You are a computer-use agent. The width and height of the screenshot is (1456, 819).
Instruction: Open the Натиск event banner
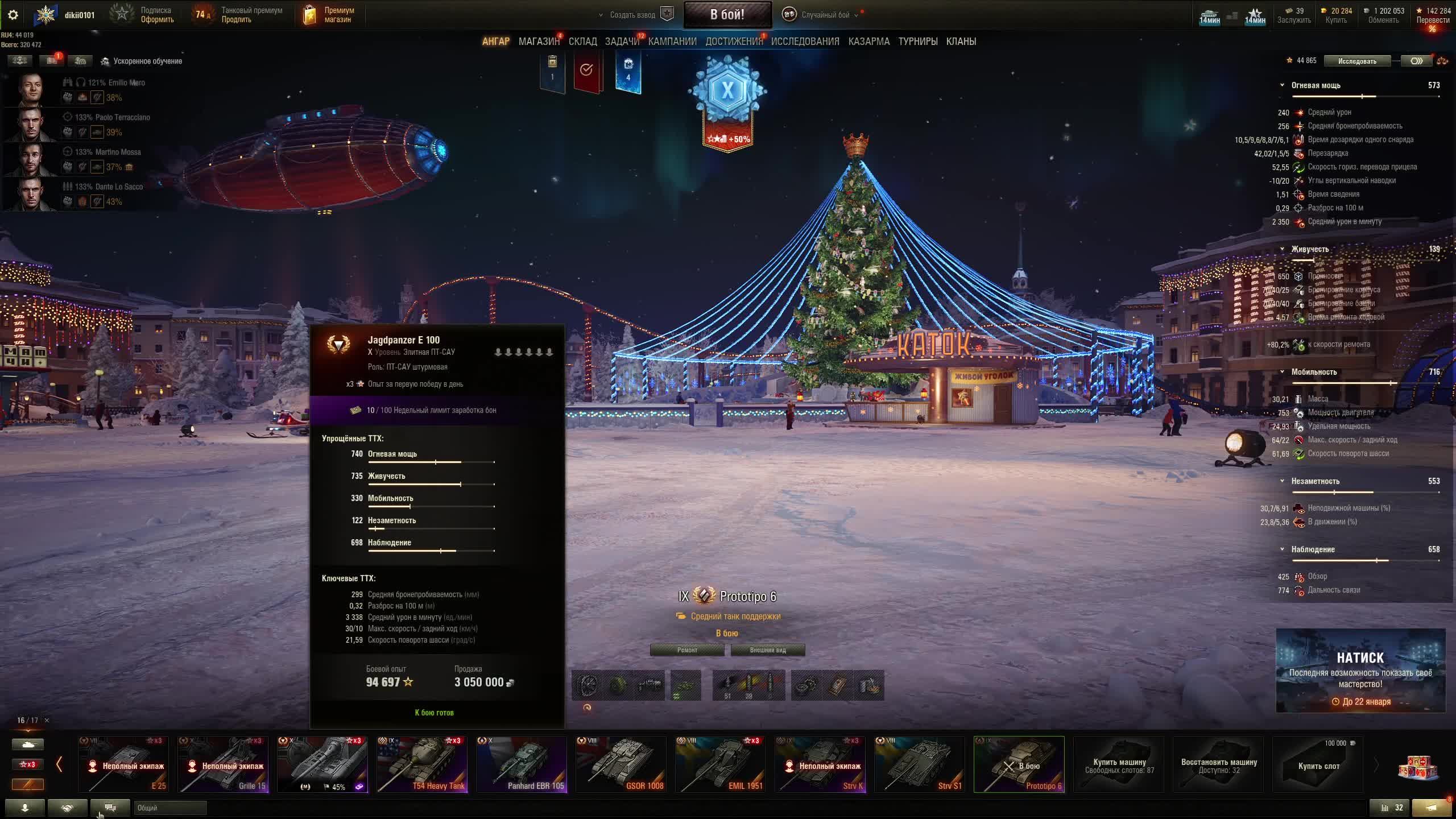pyautogui.click(x=1360, y=671)
